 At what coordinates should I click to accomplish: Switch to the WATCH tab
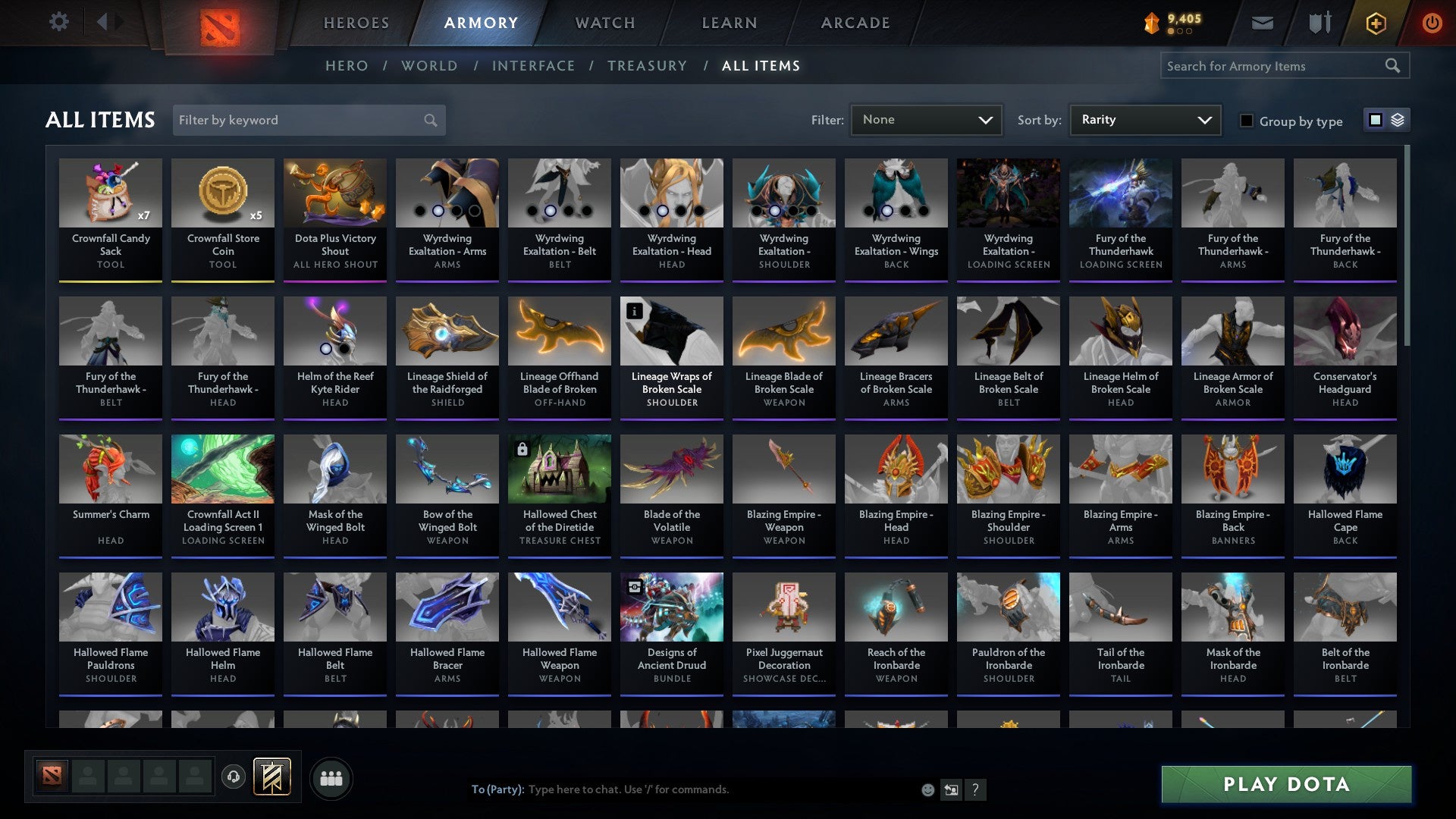604,23
